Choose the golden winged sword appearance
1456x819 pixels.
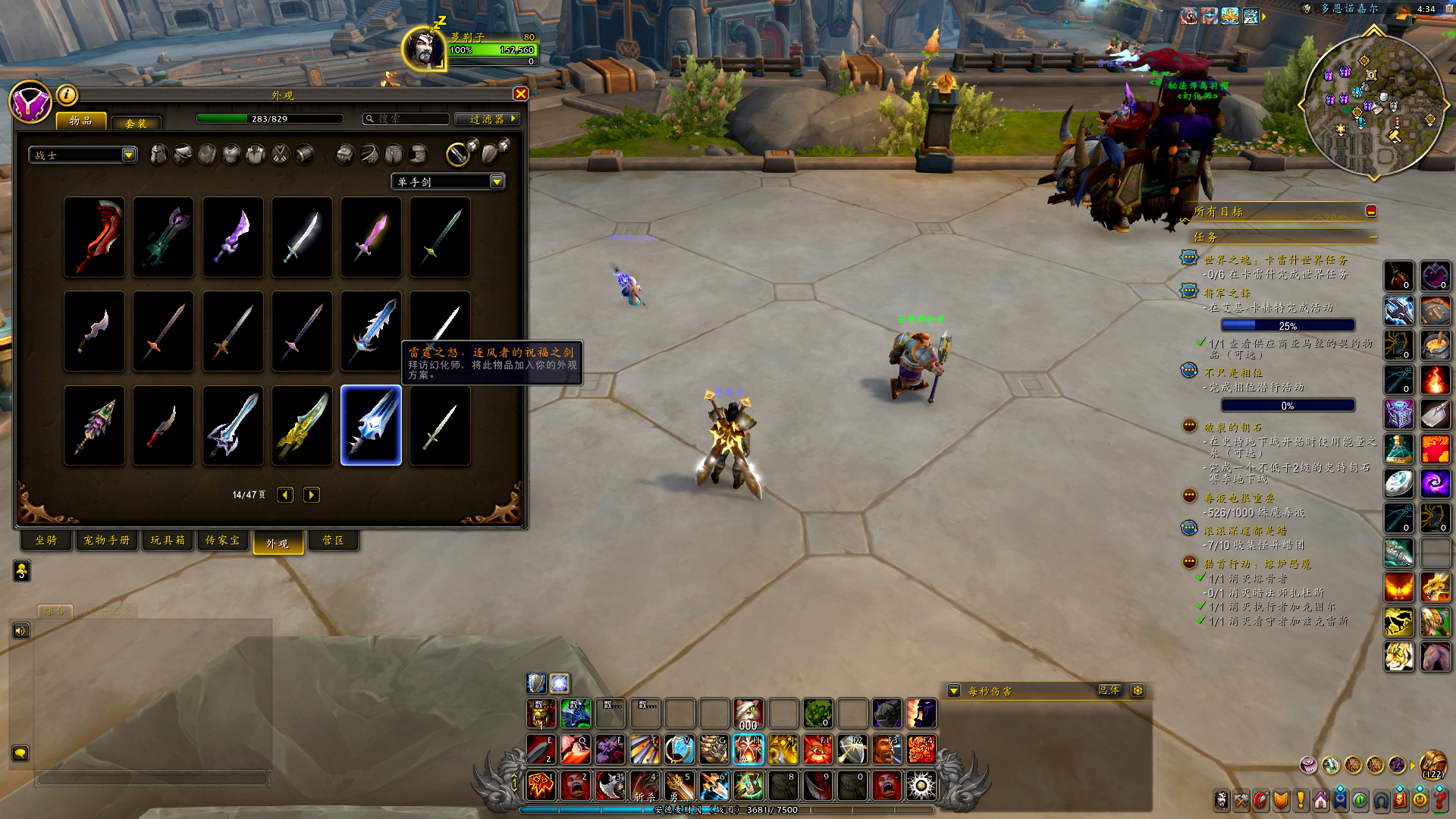(x=302, y=425)
